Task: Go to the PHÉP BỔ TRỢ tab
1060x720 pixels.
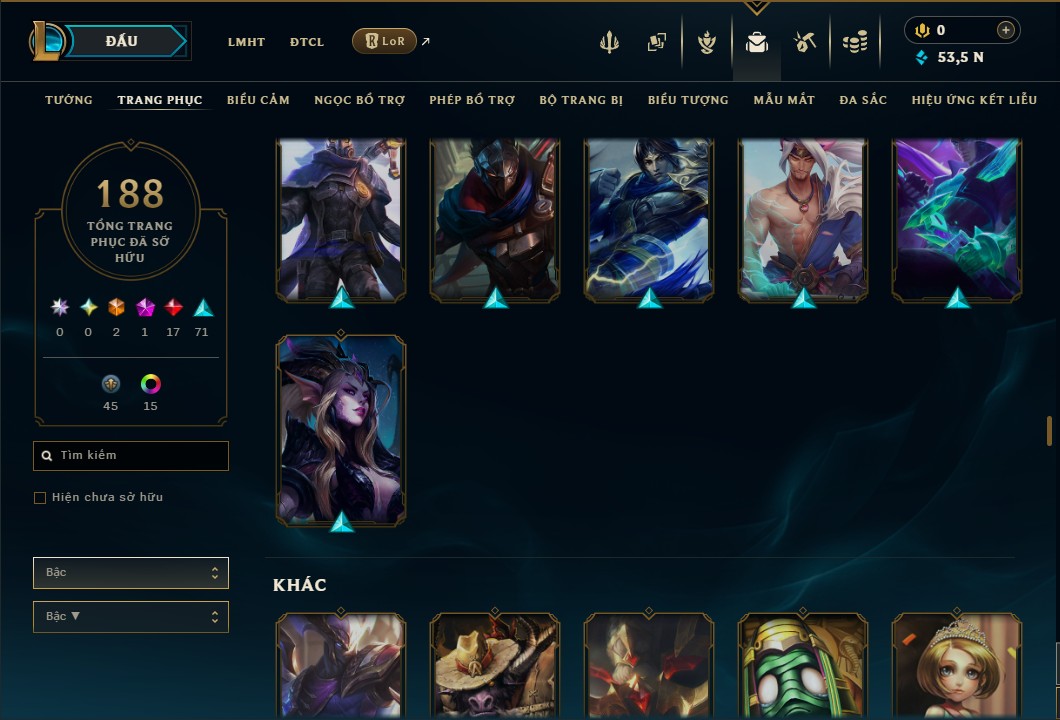Action: pyautogui.click(x=472, y=100)
